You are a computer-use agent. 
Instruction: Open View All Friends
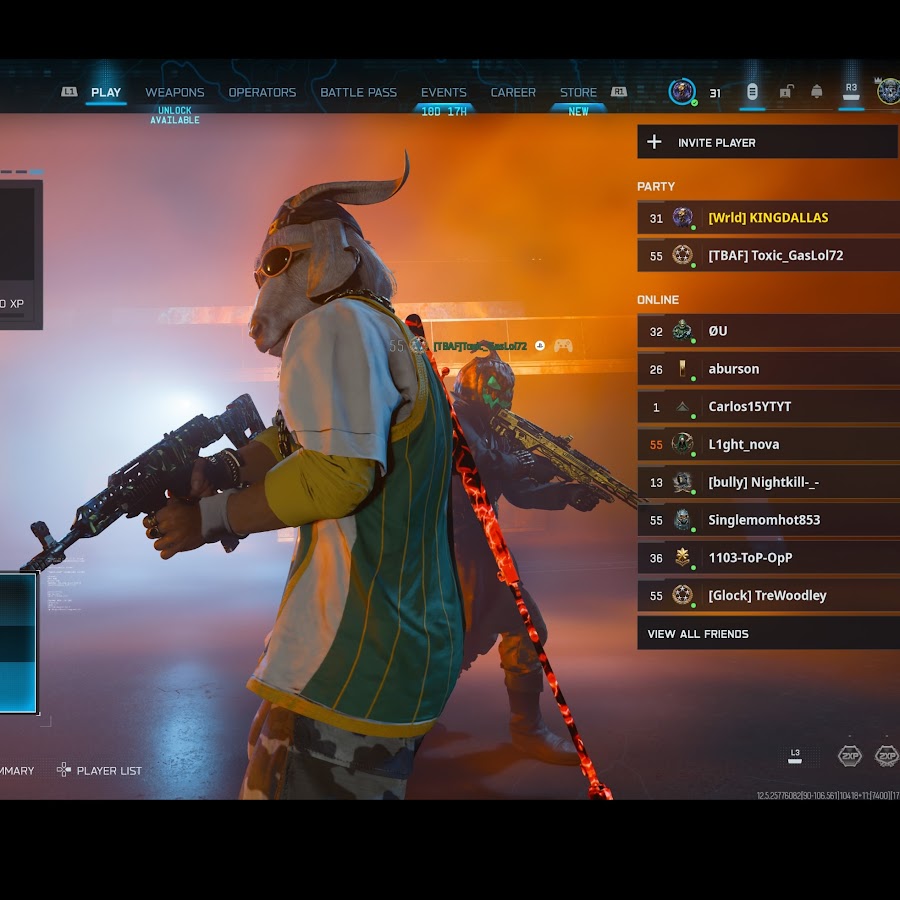point(767,634)
